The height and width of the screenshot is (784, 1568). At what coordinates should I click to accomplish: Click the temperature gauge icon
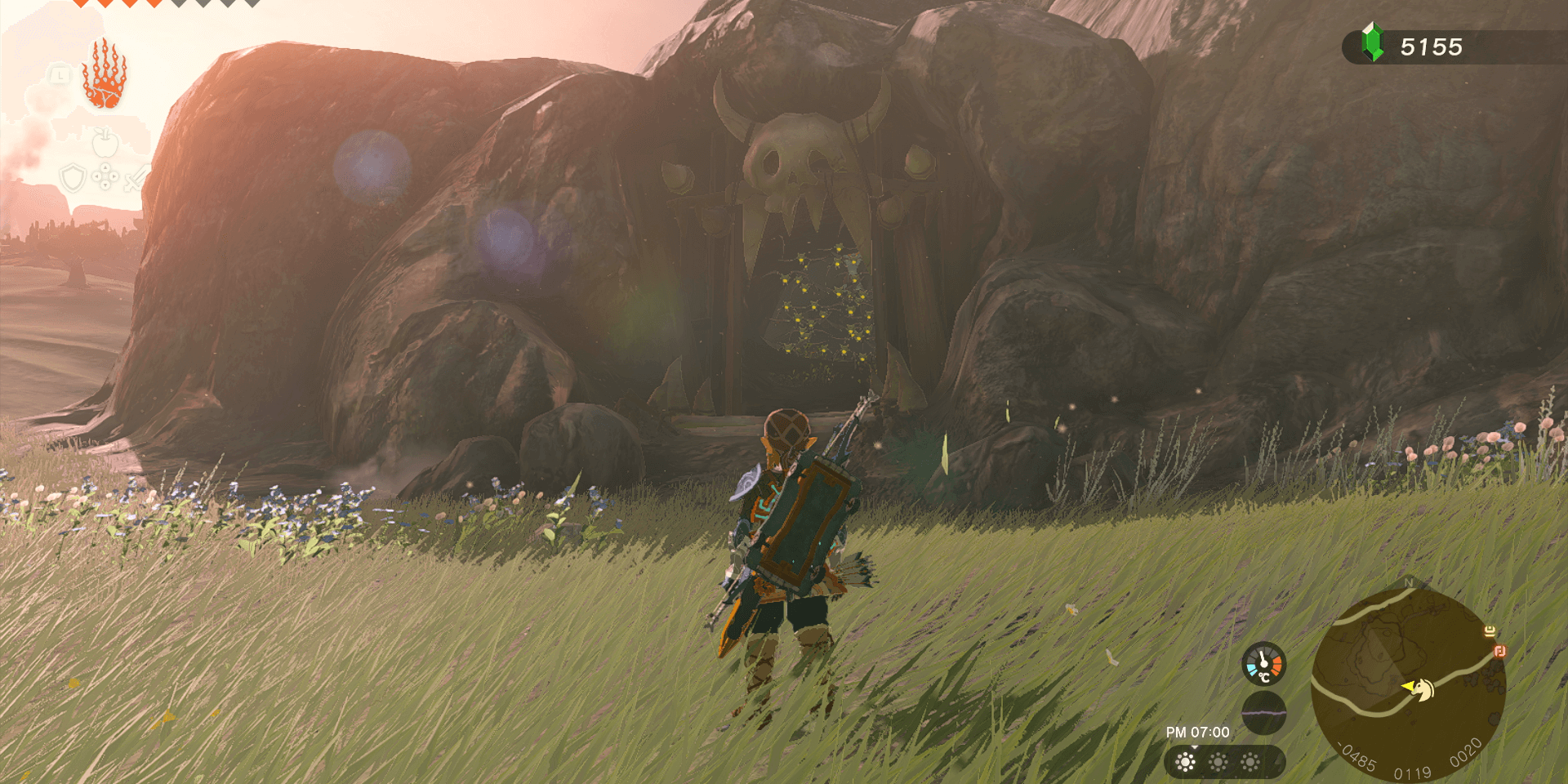point(1263,664)
